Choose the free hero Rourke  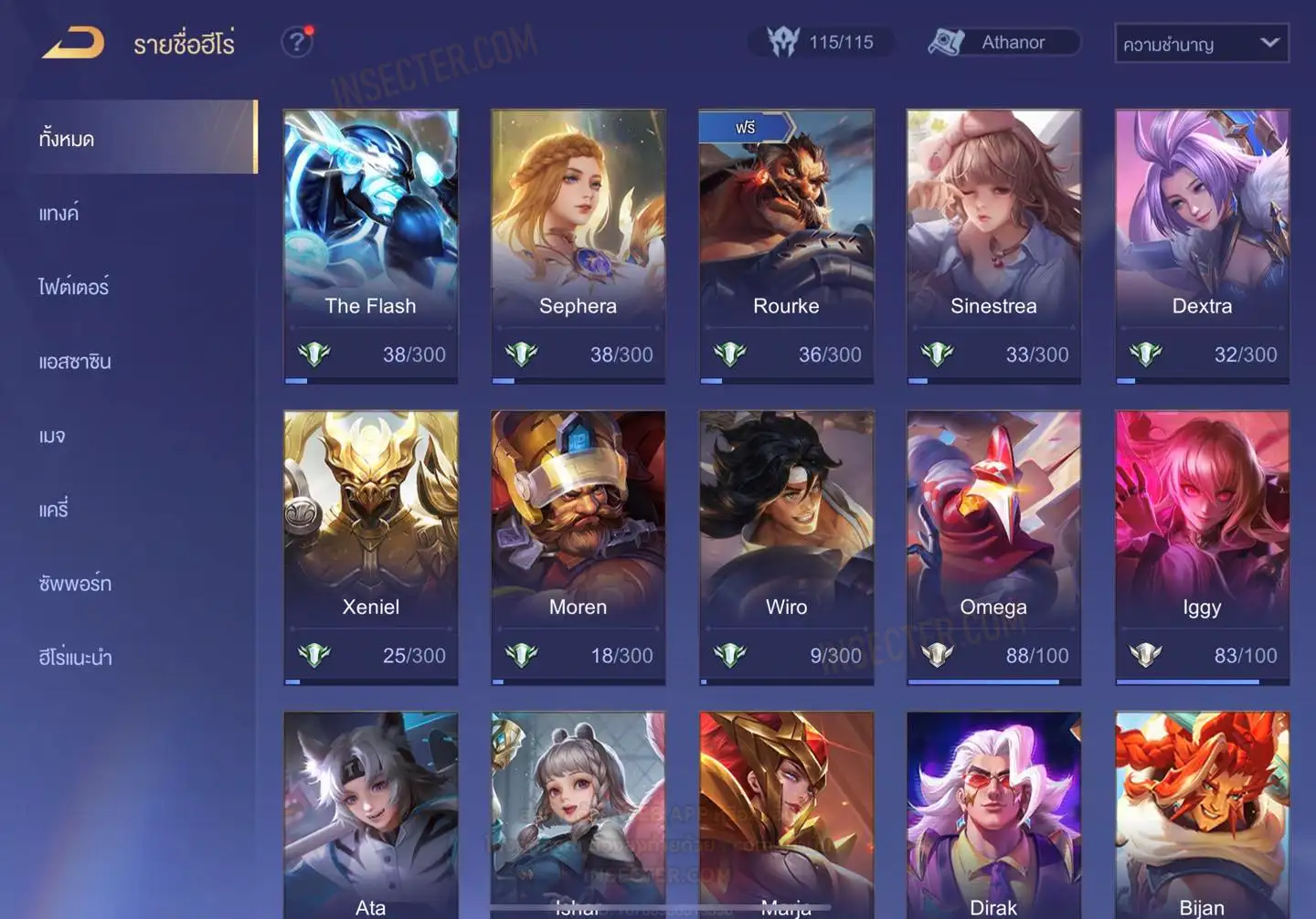tap(786, 245)
